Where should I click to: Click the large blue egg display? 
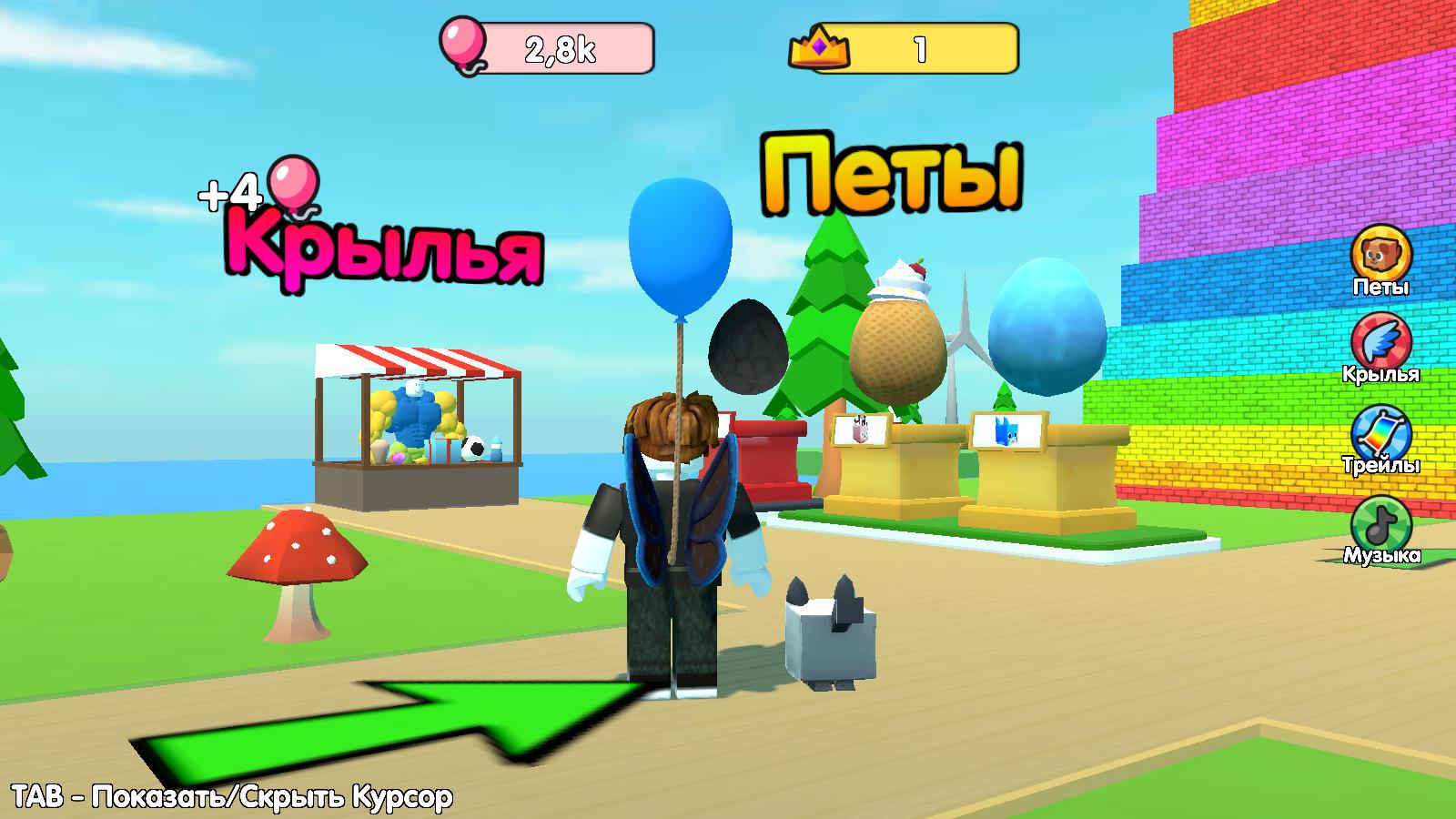[1046, 328]
